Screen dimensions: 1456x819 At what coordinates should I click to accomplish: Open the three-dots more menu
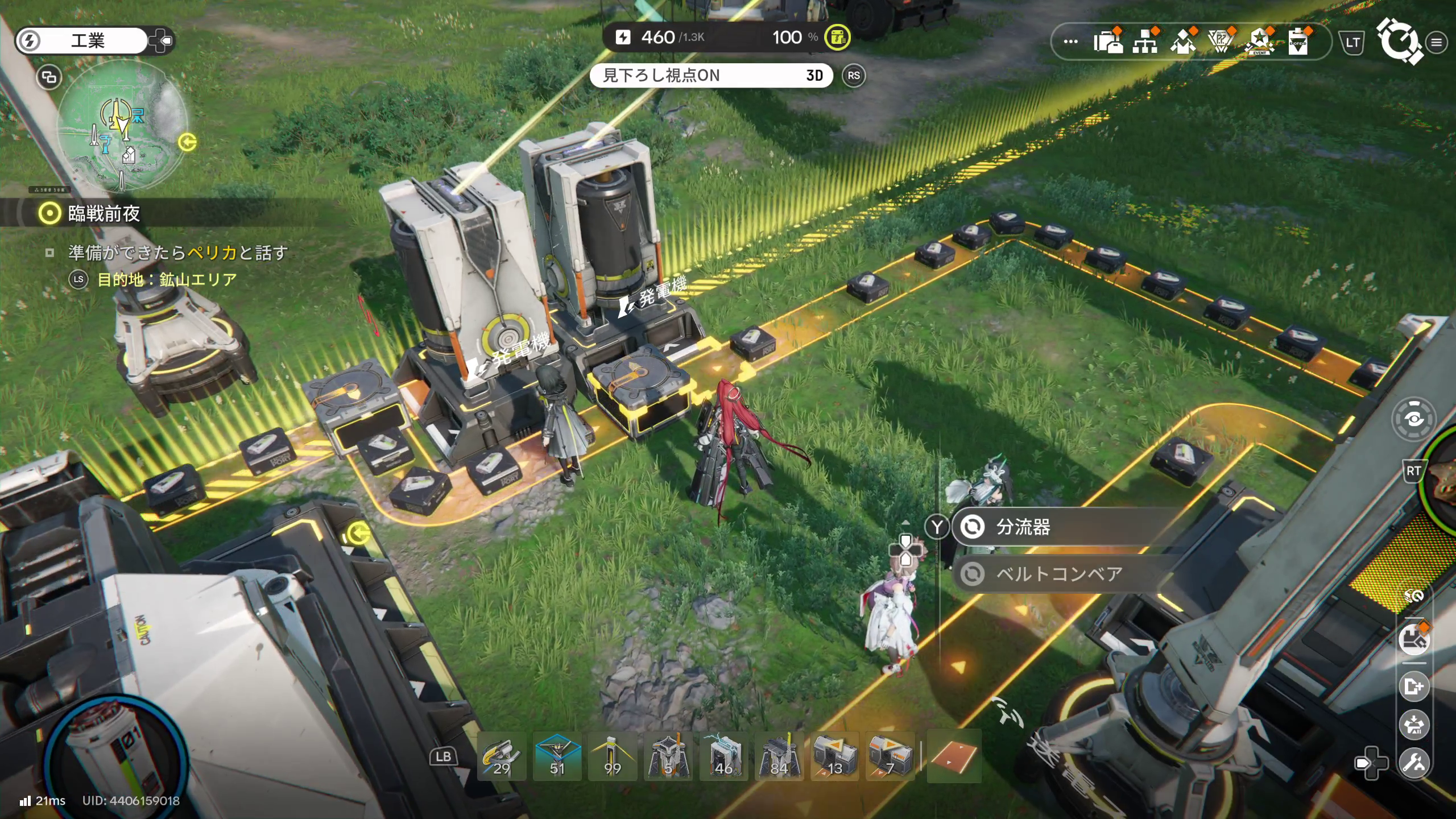point(1070,42)
